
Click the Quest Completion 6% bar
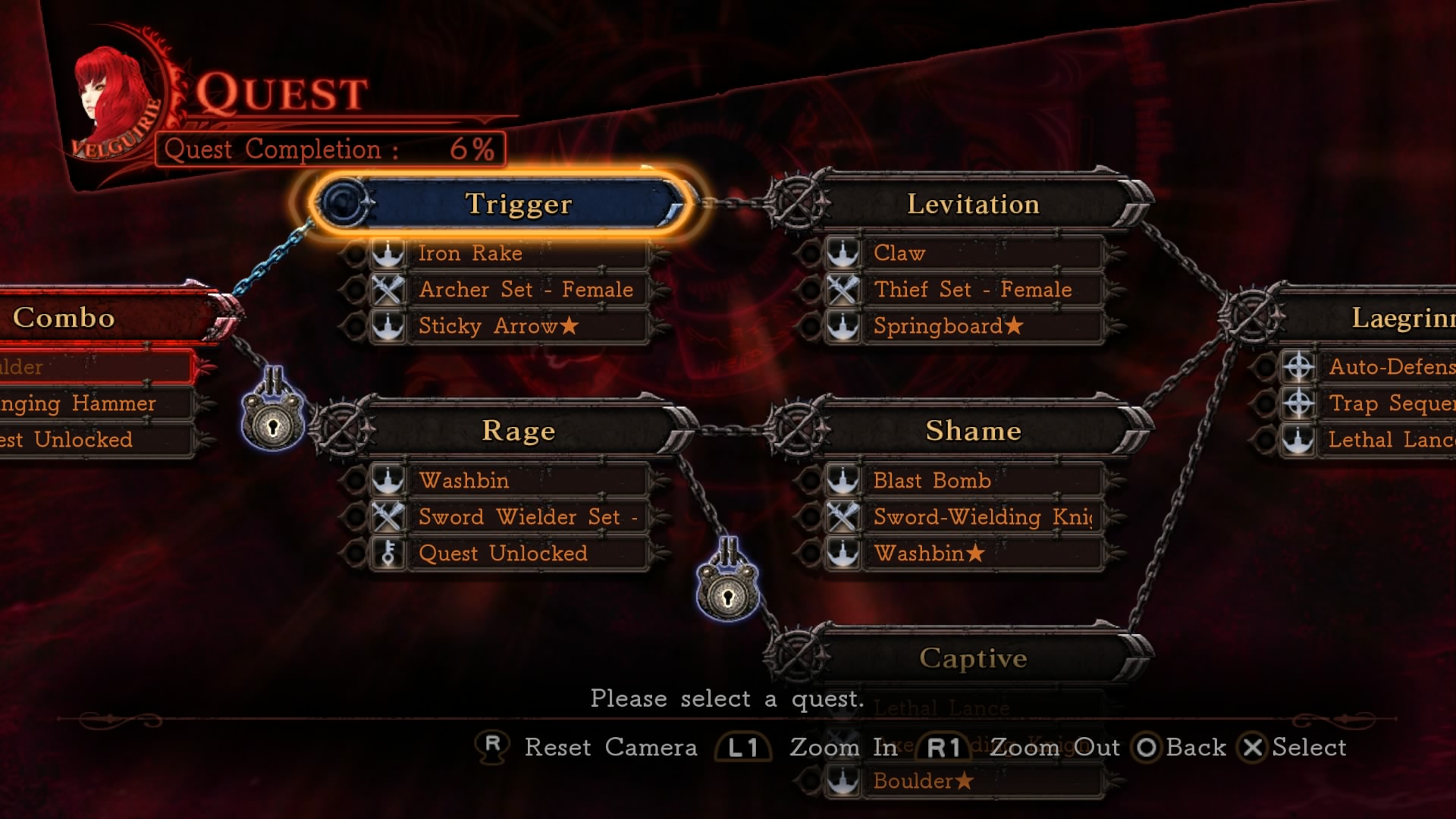330,149
